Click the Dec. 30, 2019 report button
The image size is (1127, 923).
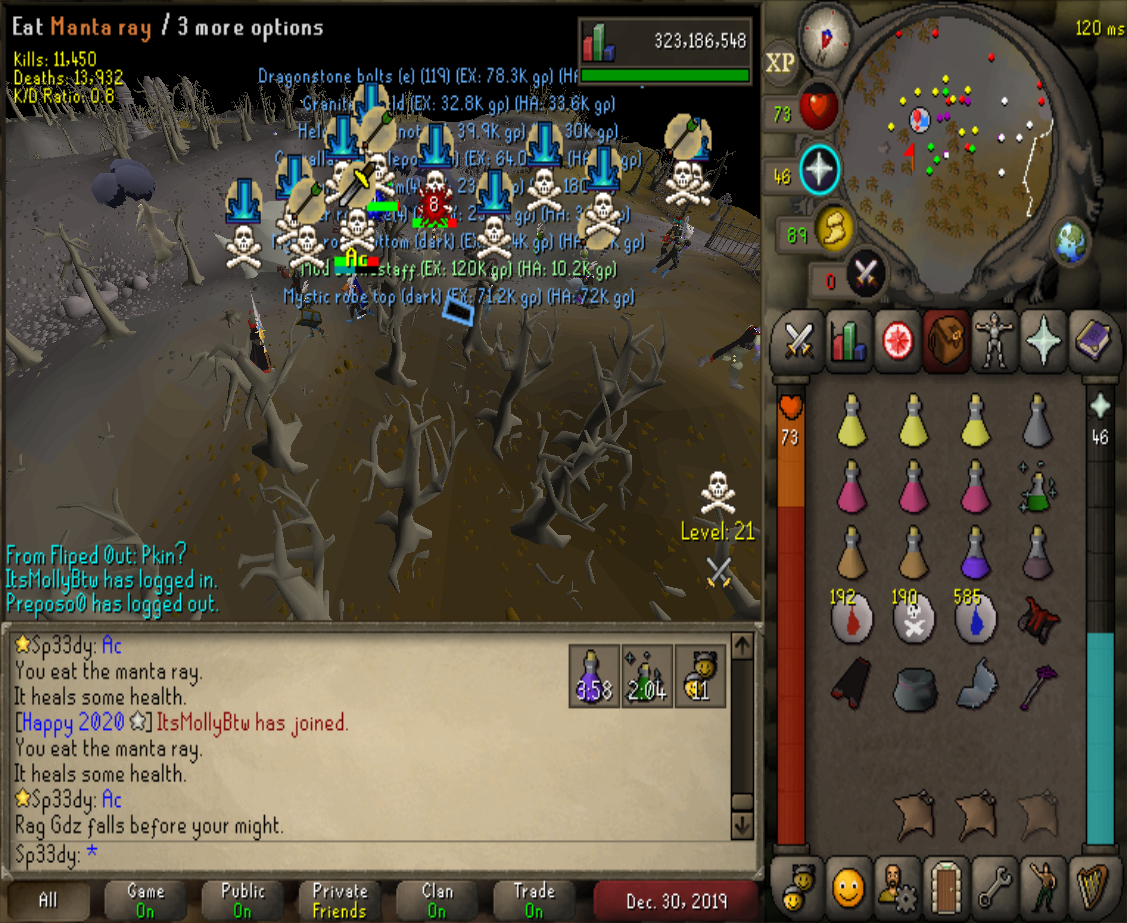coord(677,900)
